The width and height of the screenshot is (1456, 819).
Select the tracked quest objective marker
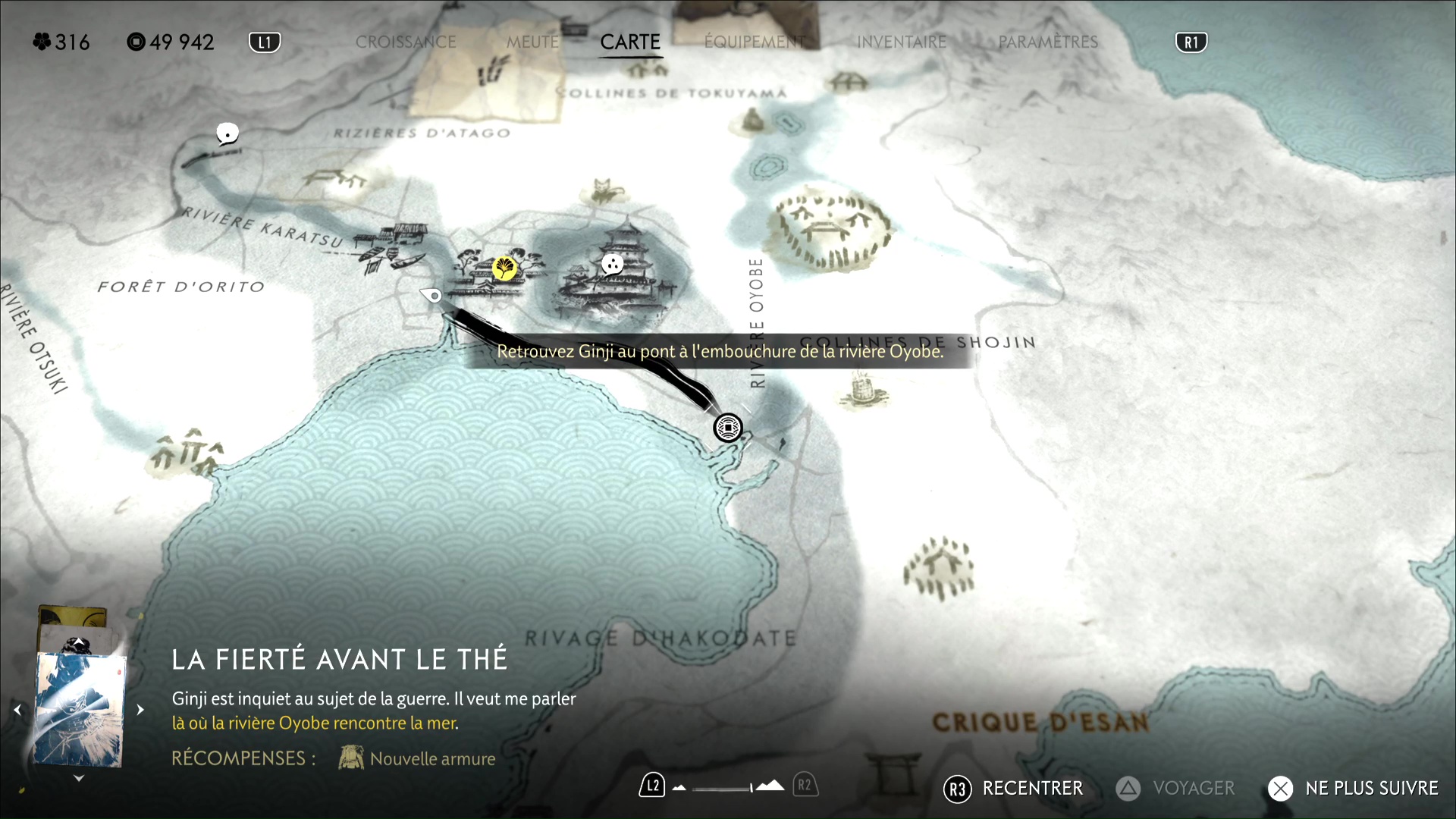coord(728,428)
